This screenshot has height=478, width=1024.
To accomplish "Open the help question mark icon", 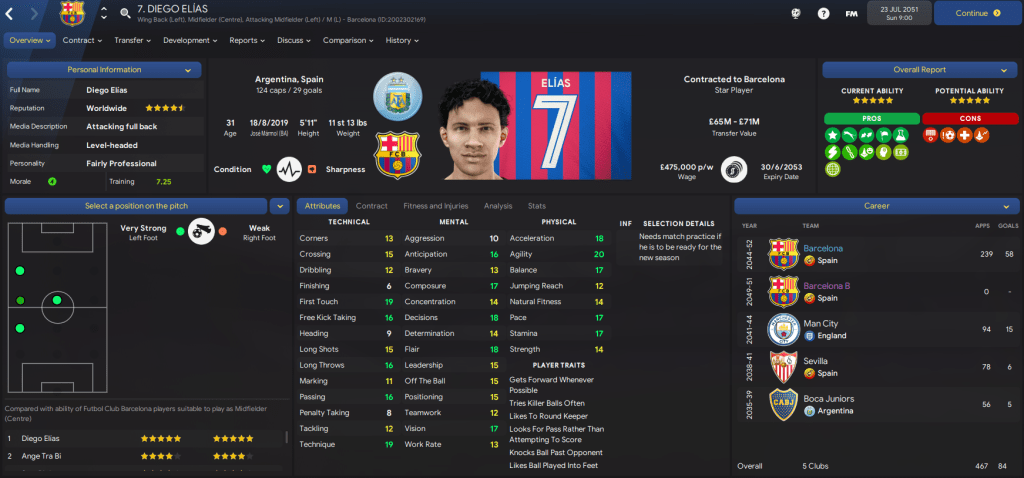I will pyautogui.click(x=823, y=13).
